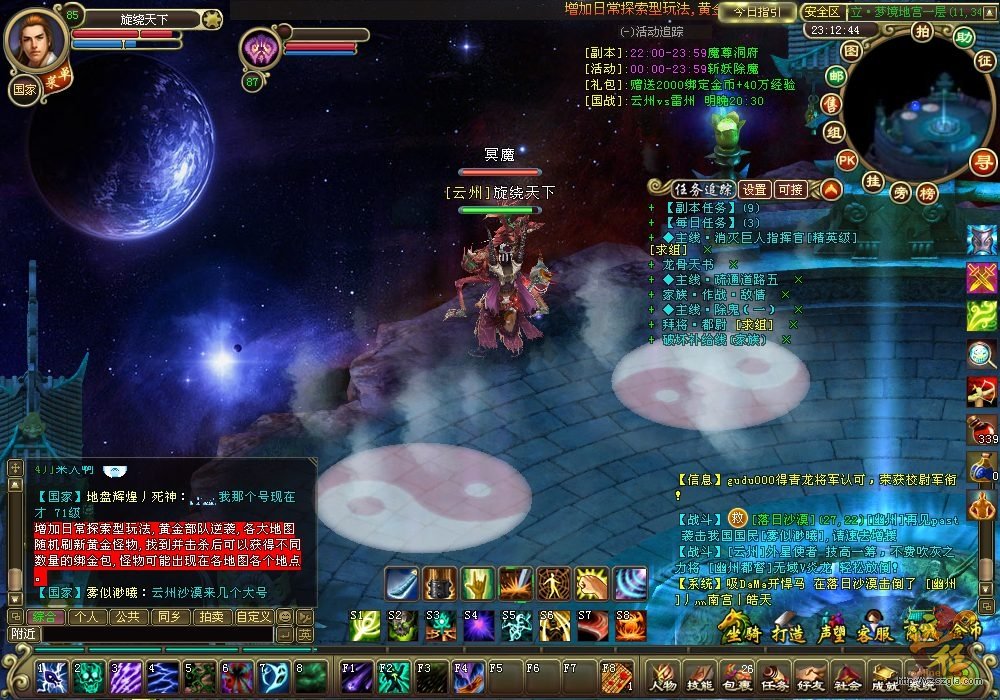Open the 邮 mail button
Image resolution: width=1000 pixels, height=700 pixels.
[835, 75]
